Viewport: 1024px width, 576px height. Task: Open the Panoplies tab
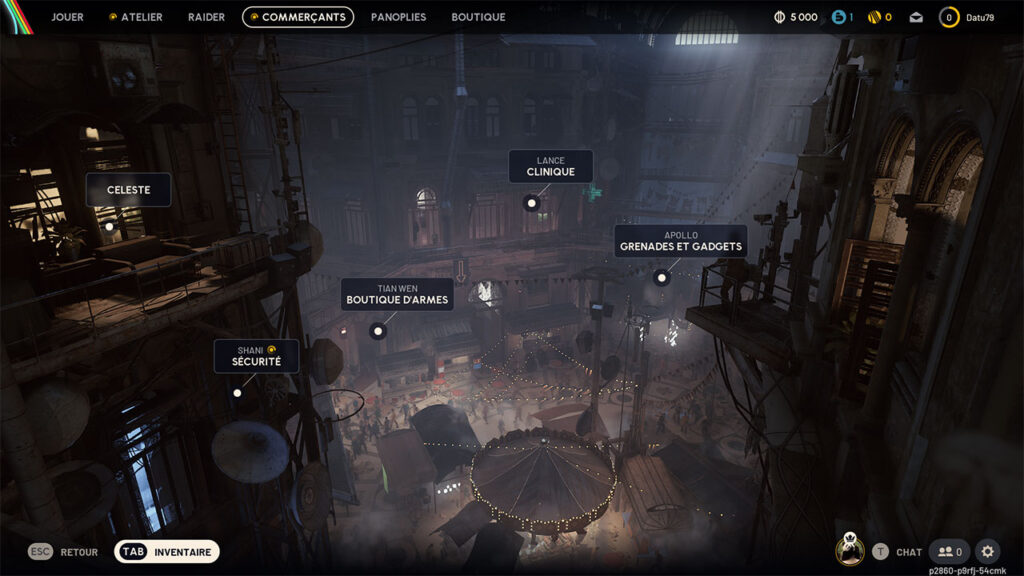(398, 17)
